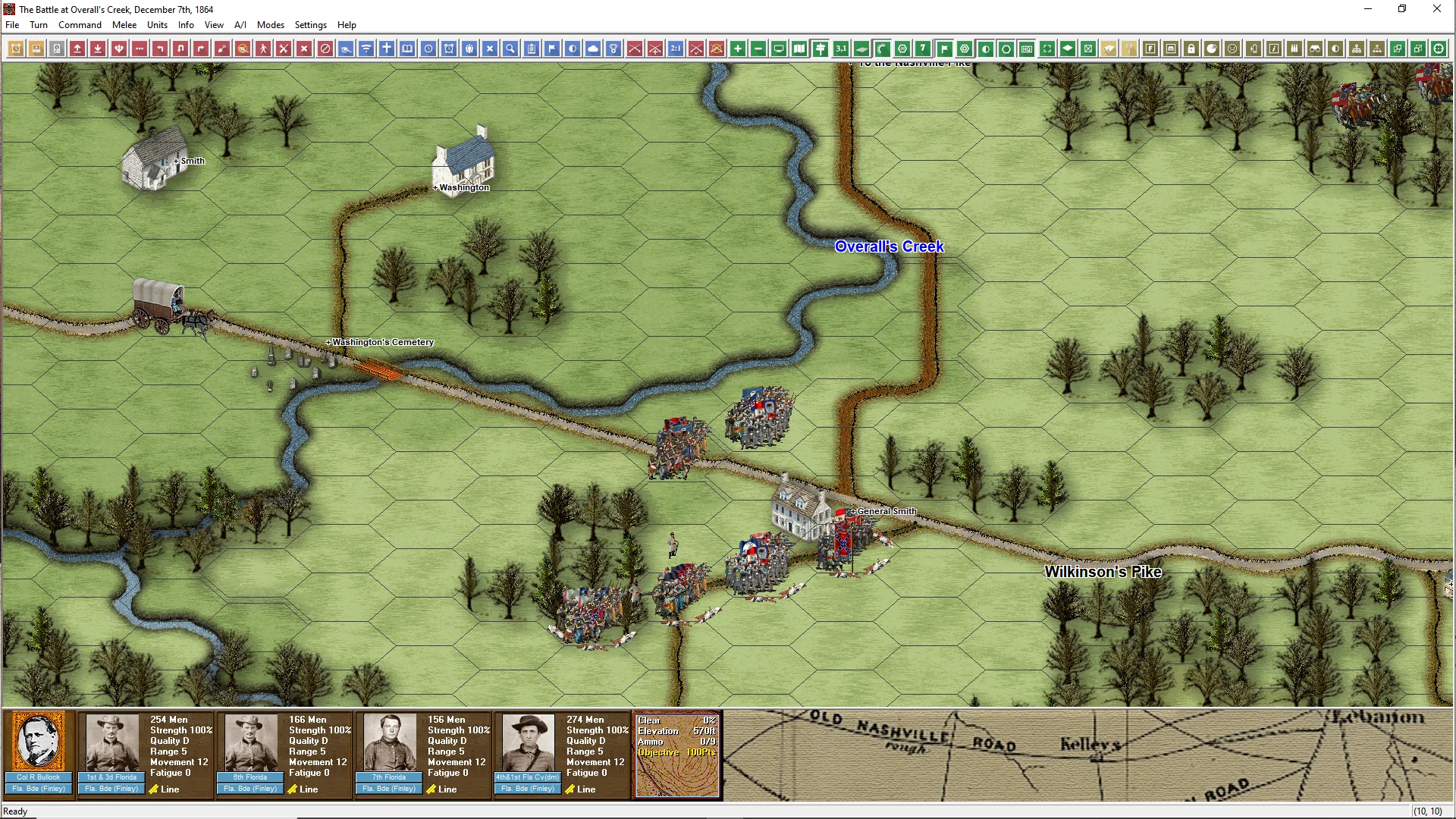1456x819 pixels.
Task: Open the Help menu
Action: [347, 25]
